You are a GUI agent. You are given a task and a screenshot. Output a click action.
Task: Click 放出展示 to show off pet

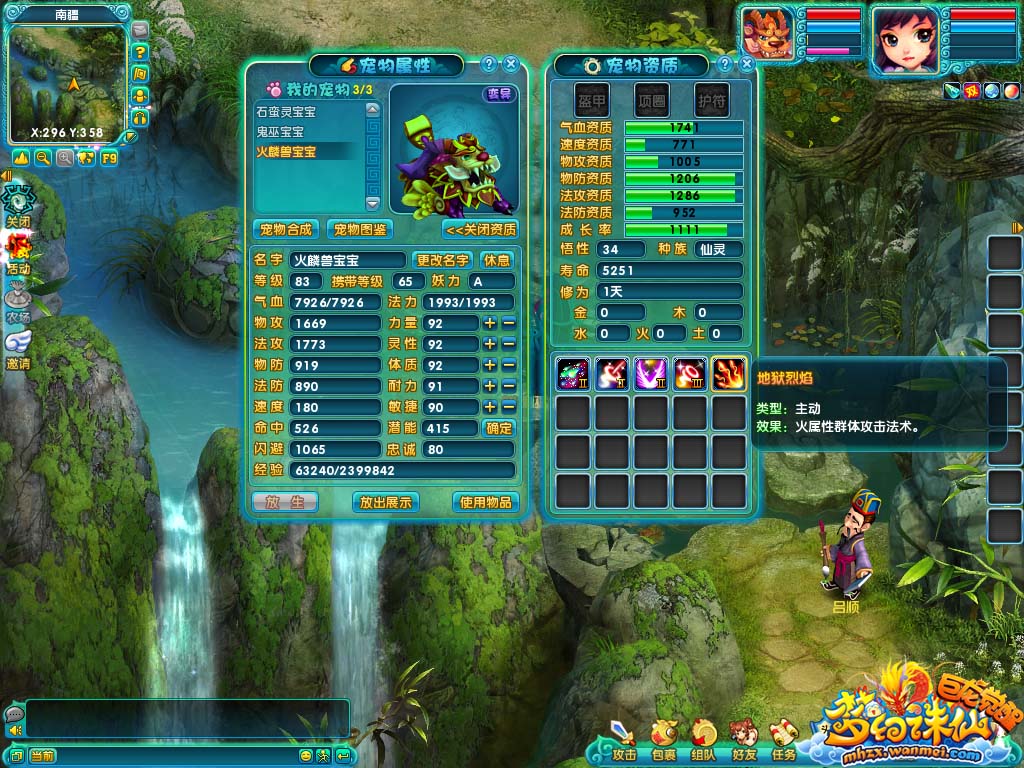point(385,502)
